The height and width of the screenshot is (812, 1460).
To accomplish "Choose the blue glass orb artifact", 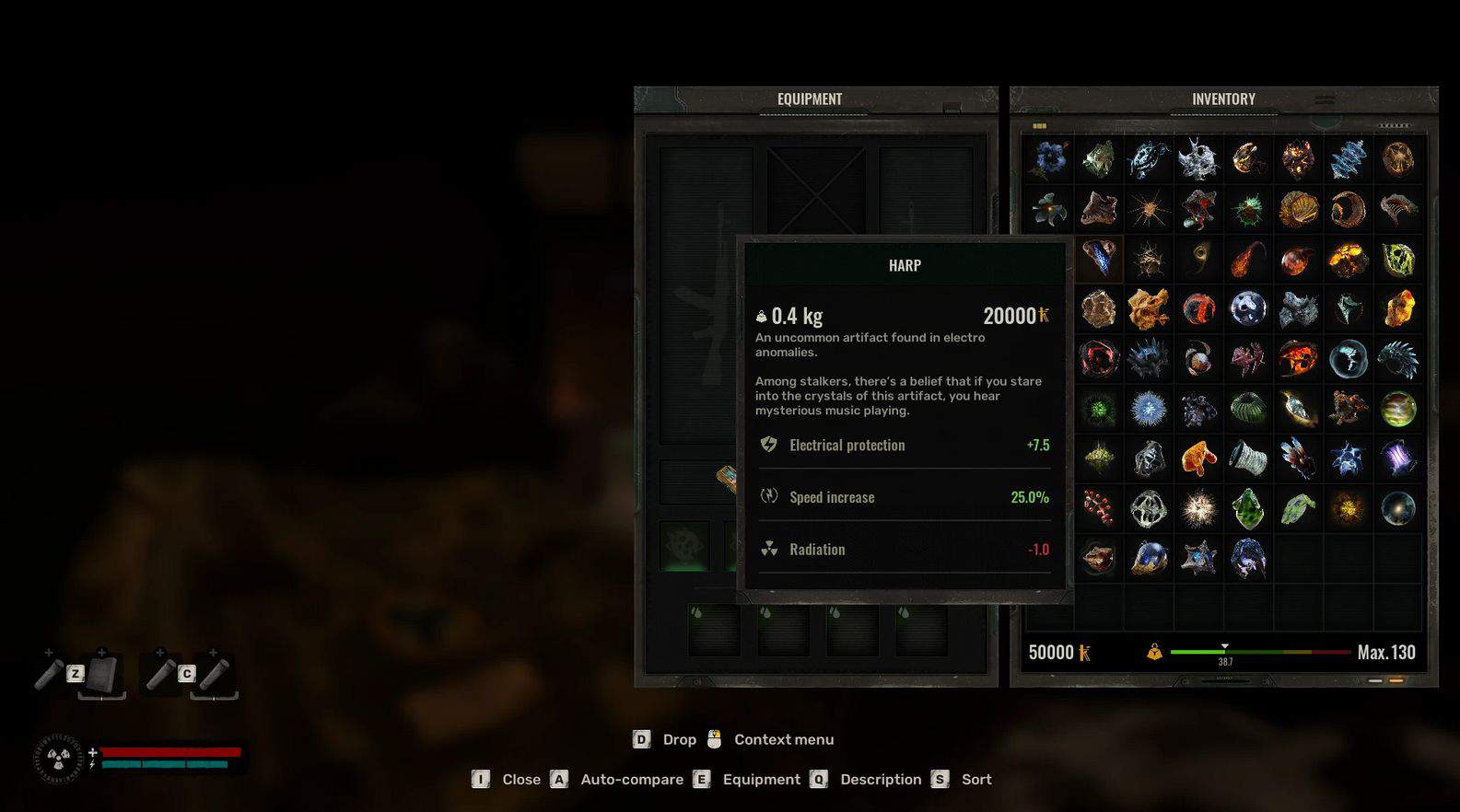I will (1149, 558).
